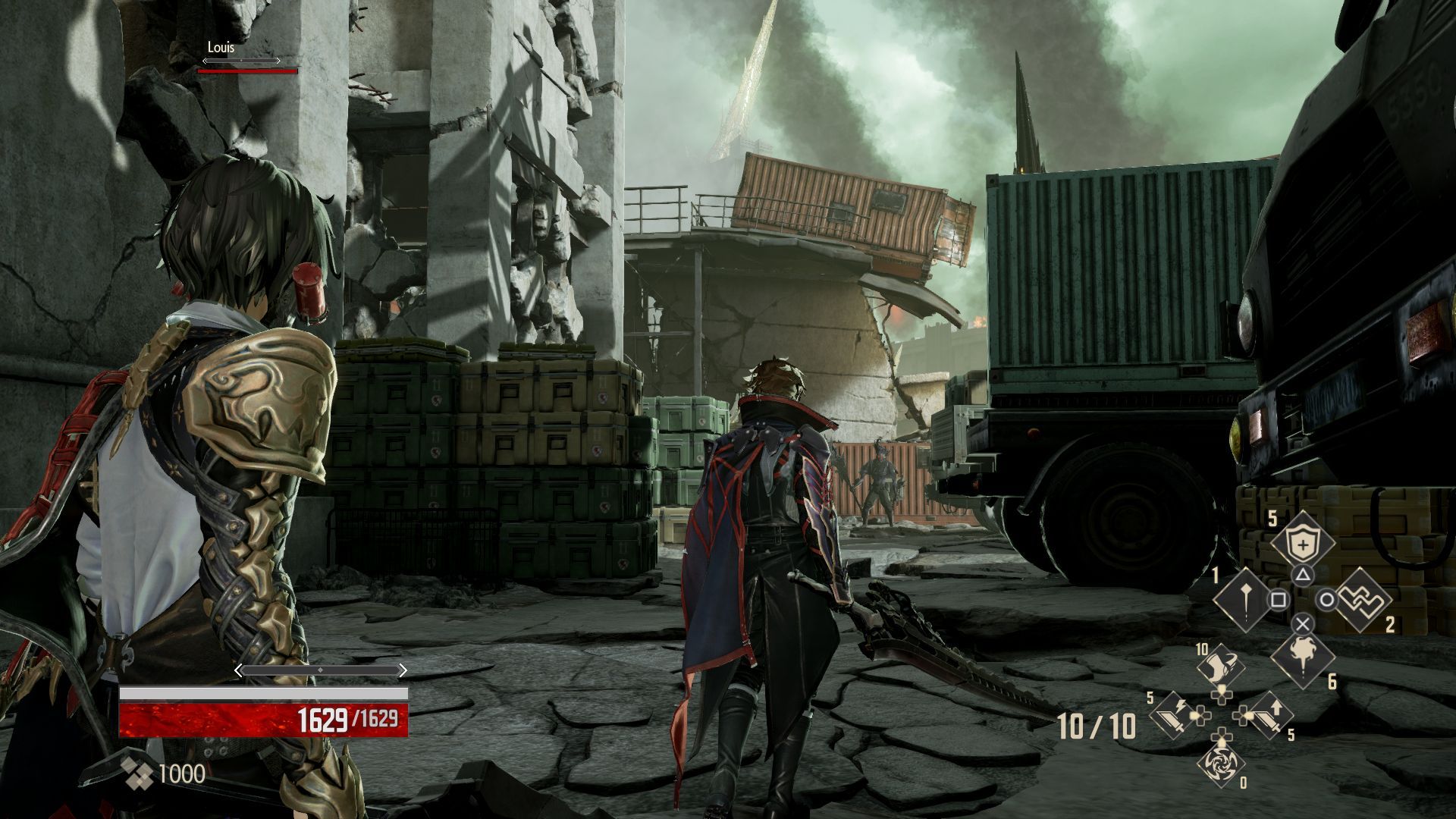Image resolution: width=1456 pixels, height=819 pixels.
Task: Click the swirling shuriken icon showing 0 uses
Action: coord(1222,766)
